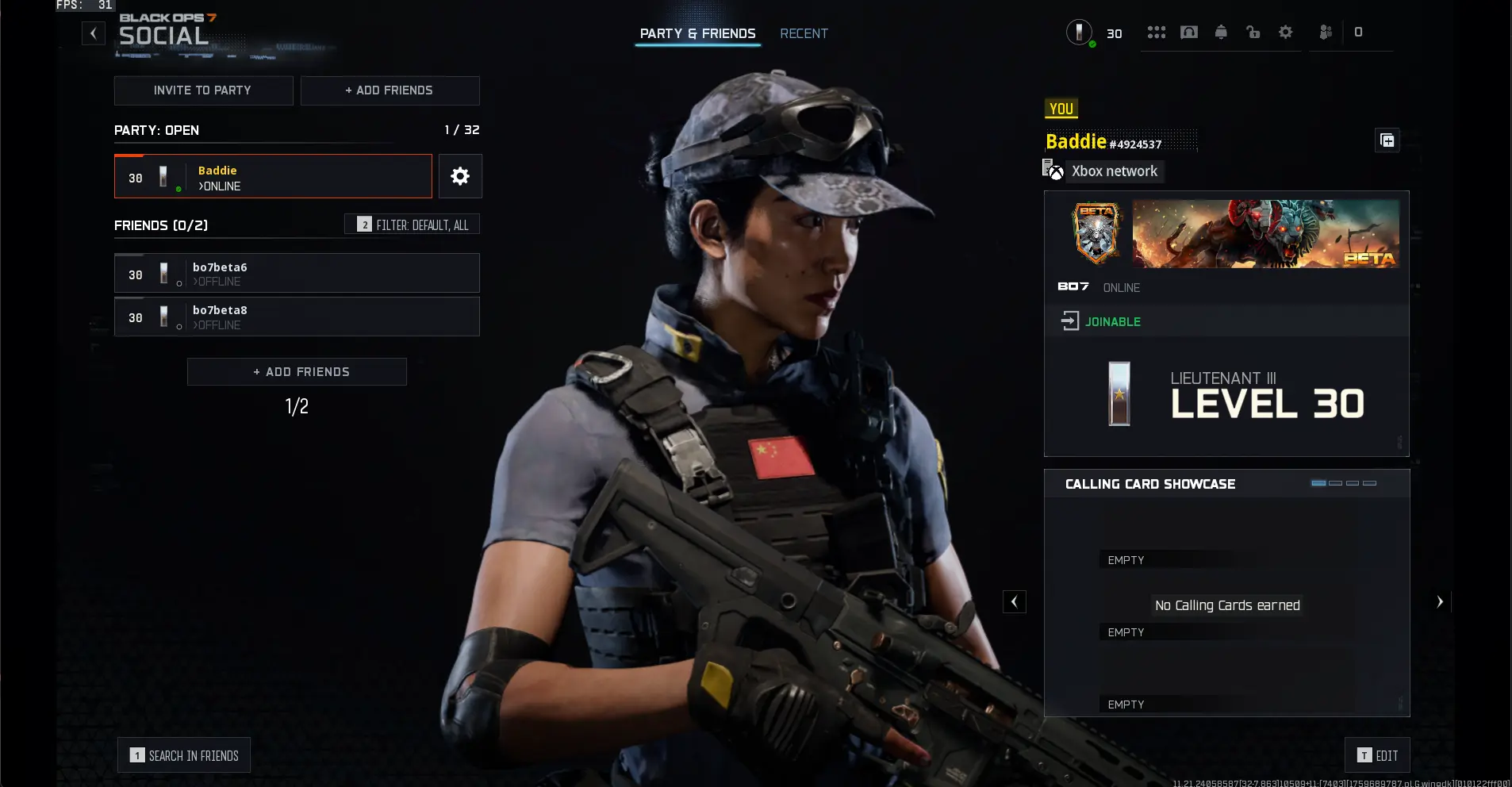The width and height of the screenshot is (1512, 787).
Task: Go back using the top-left arrow
Action: click(94, 33)
